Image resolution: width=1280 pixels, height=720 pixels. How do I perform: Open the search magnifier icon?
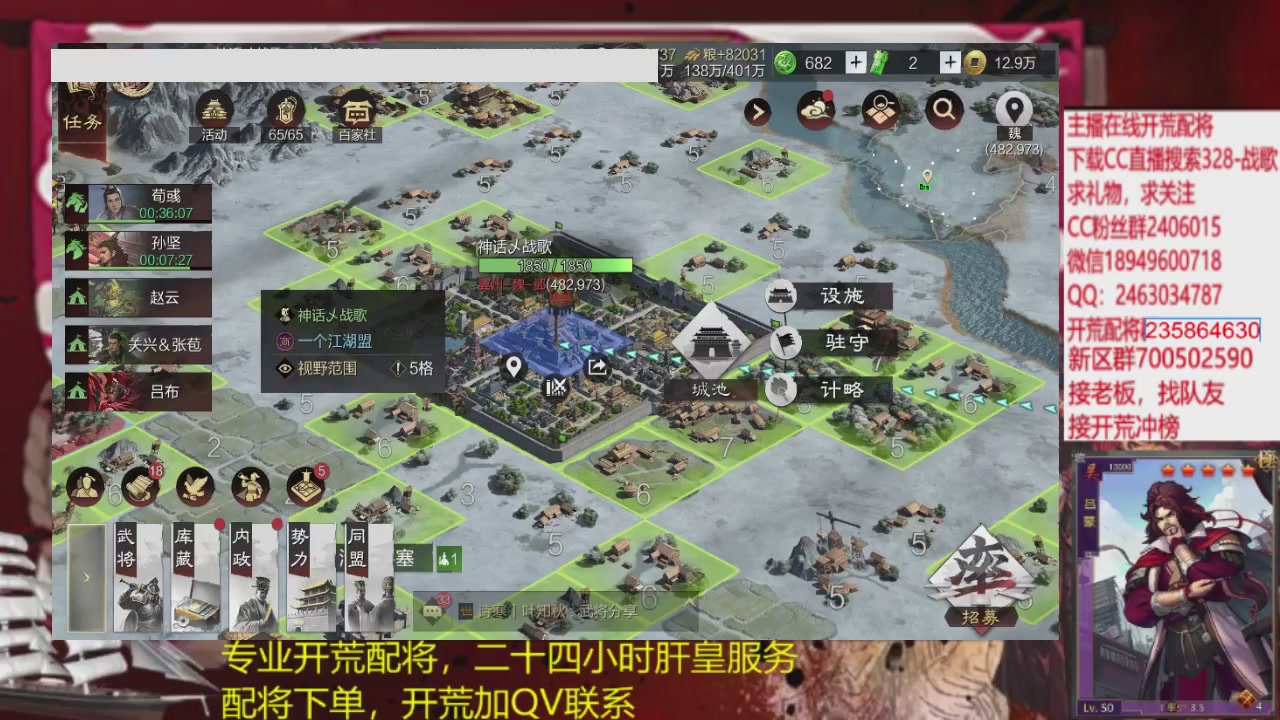pos(943,111)
